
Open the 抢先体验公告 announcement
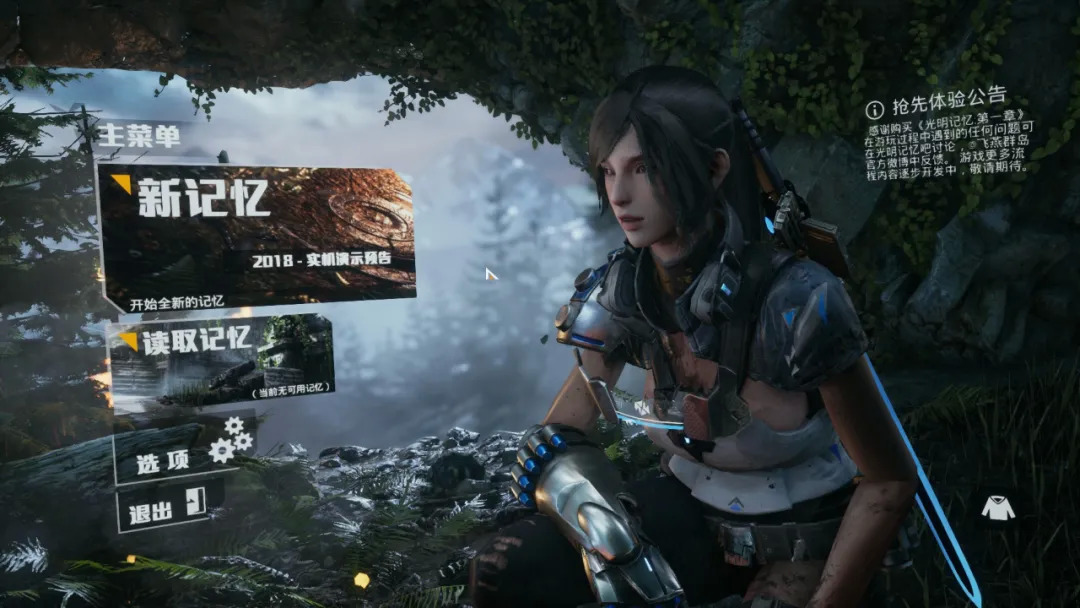point(936,100)
